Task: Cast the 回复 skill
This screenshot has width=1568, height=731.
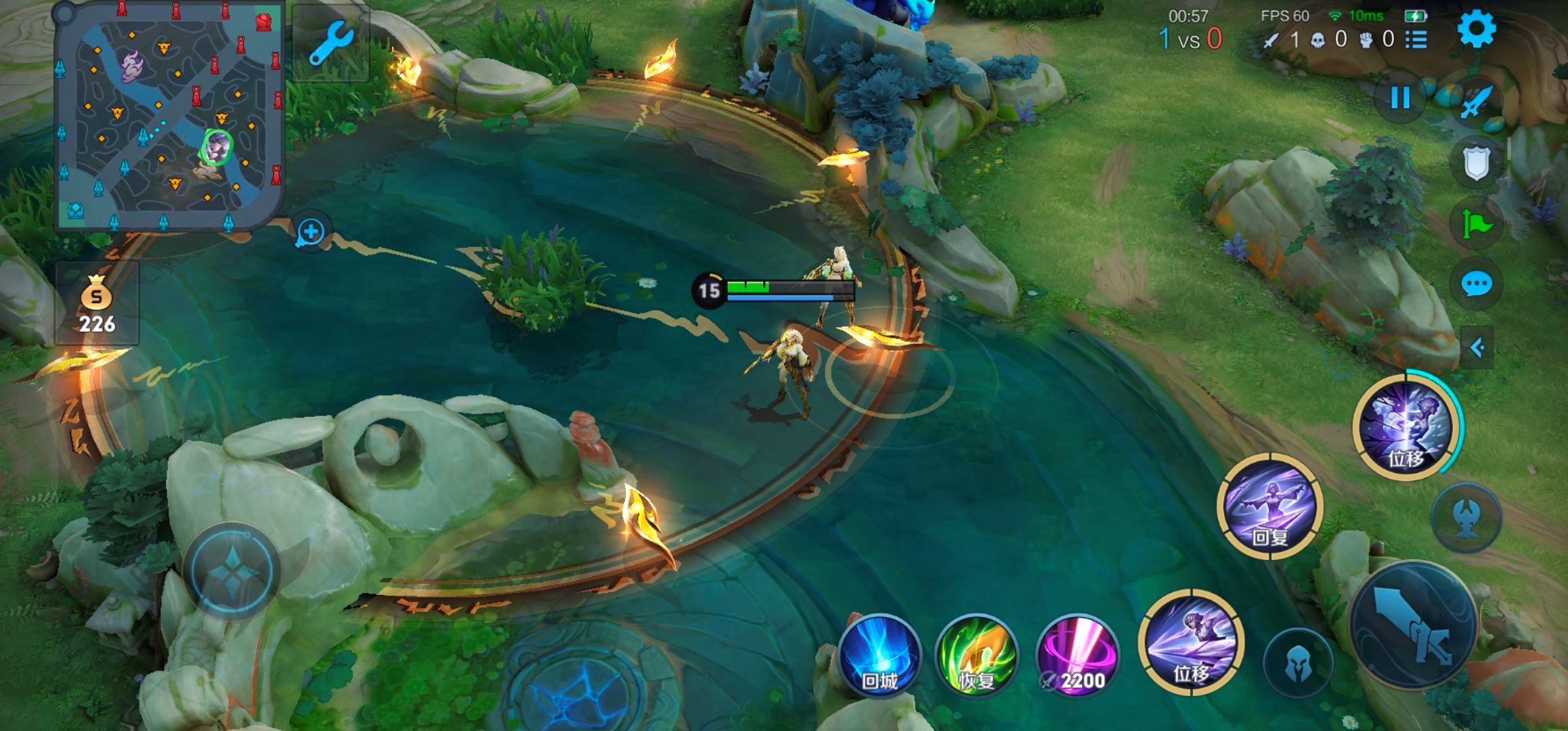Action: [1269, 507]
